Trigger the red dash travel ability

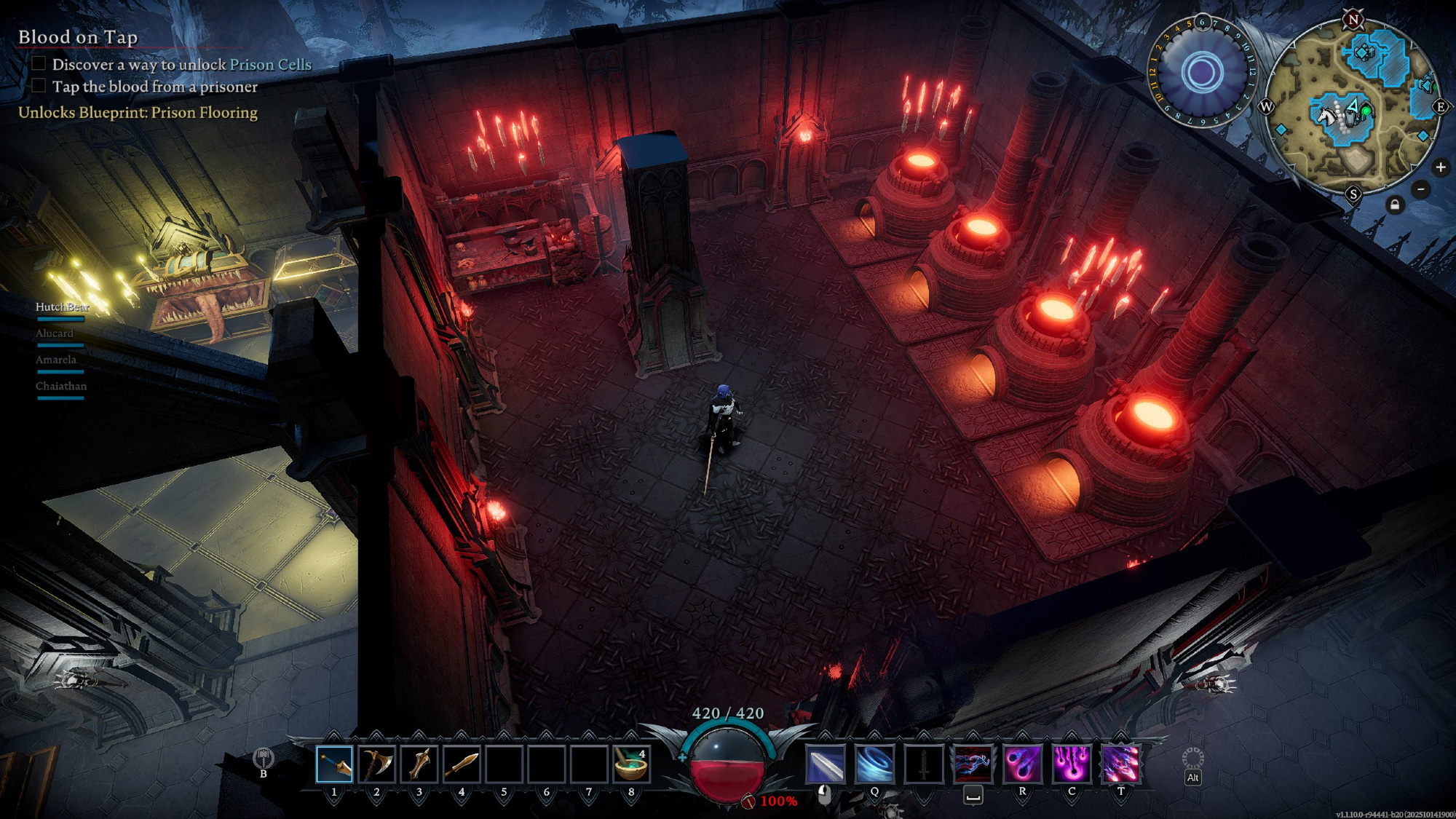[x=973, y=764]
